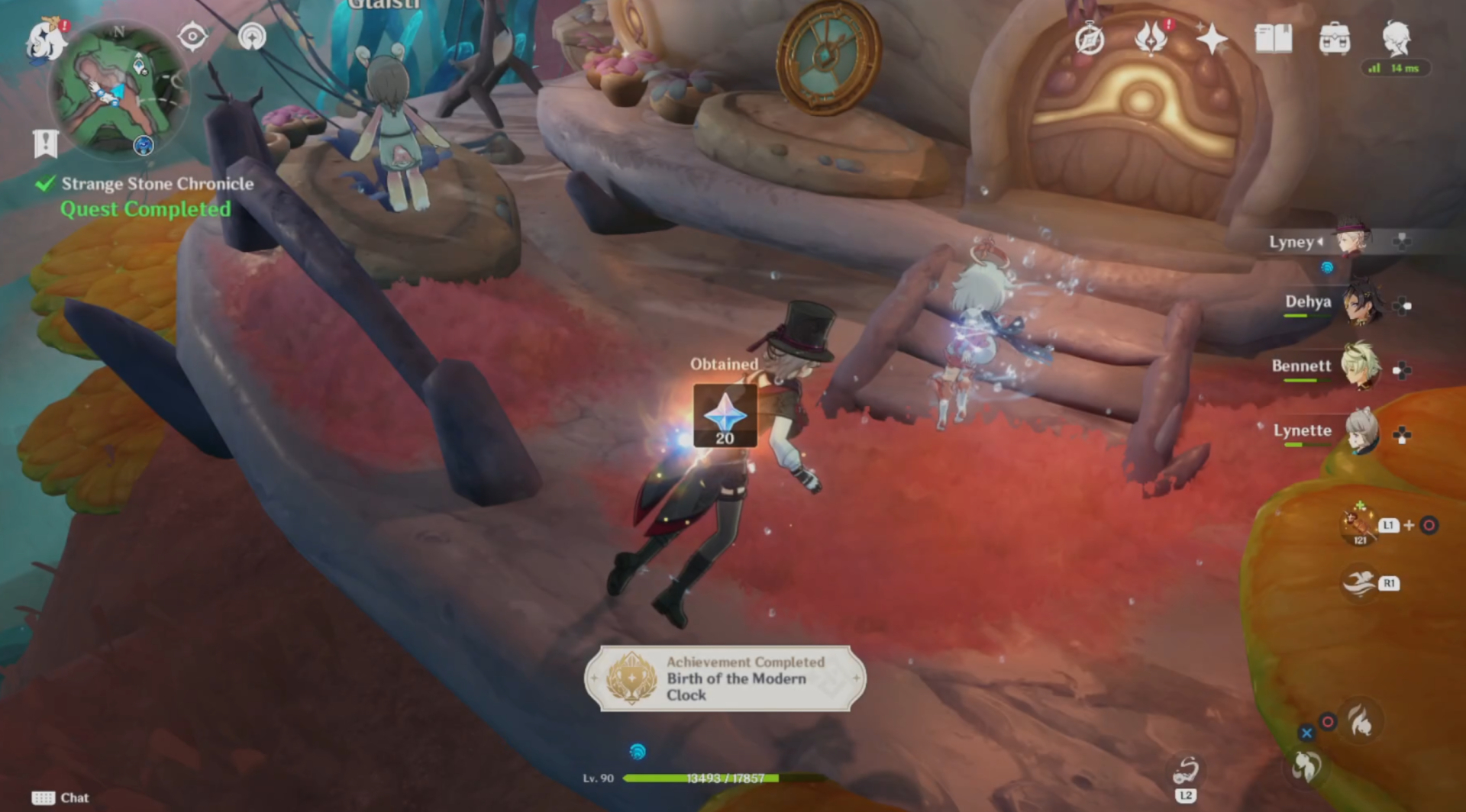
Task: Open the quest log exclamation banner
Action: click(46, 143)
